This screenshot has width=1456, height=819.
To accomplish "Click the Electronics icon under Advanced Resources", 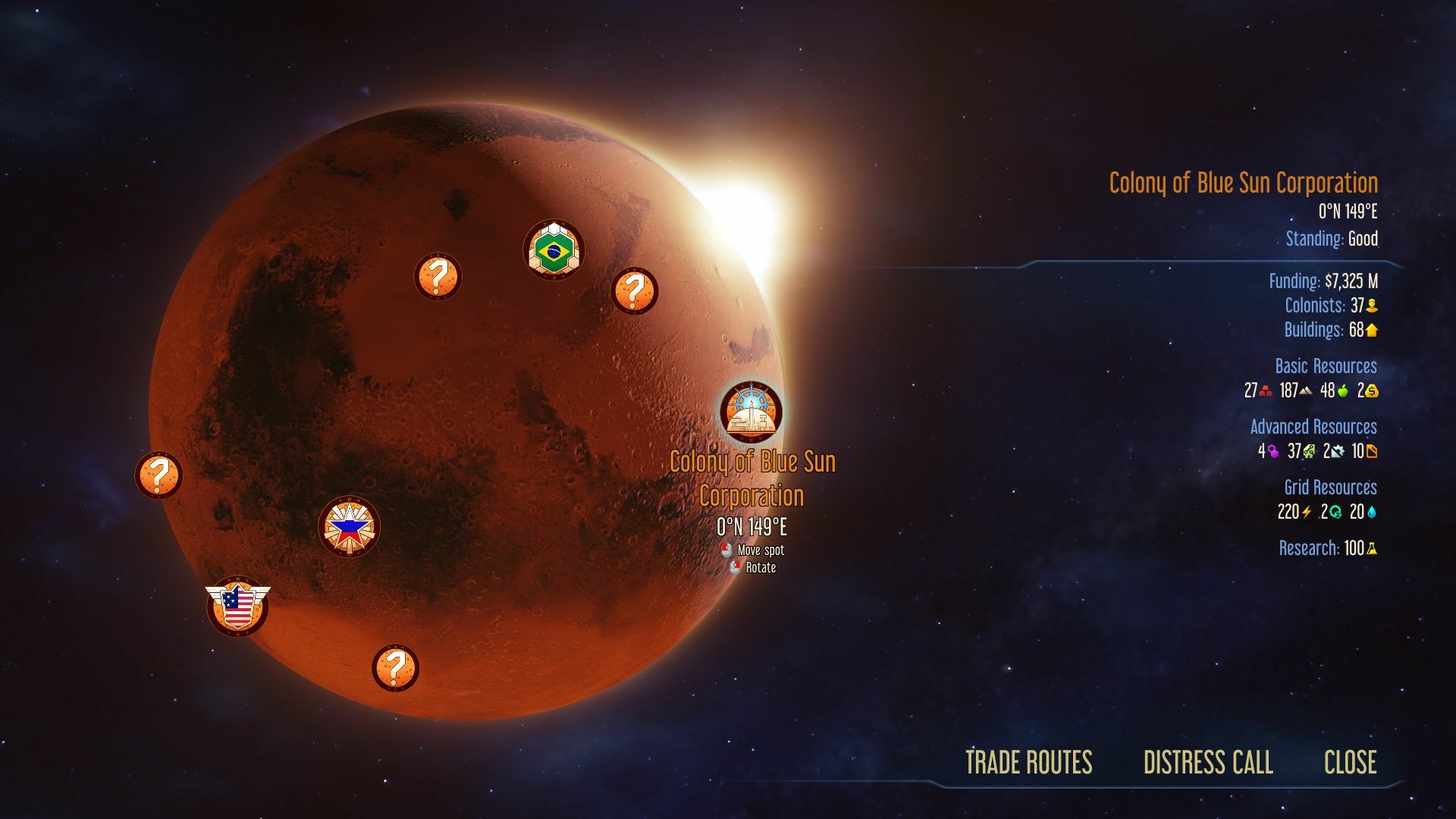I will tap(1308, 452).
